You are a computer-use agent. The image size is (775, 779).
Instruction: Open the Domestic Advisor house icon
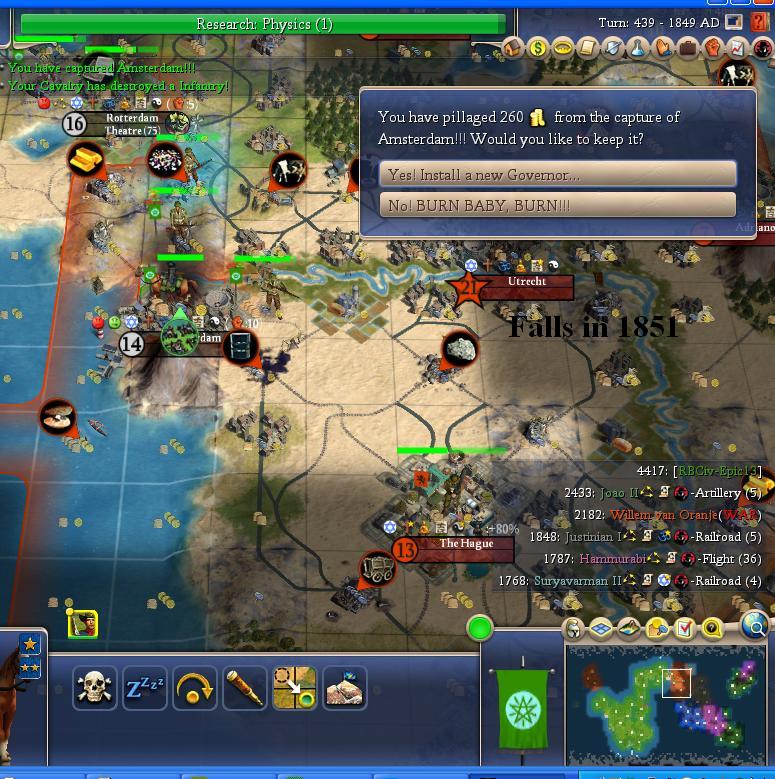pos(513,47)
